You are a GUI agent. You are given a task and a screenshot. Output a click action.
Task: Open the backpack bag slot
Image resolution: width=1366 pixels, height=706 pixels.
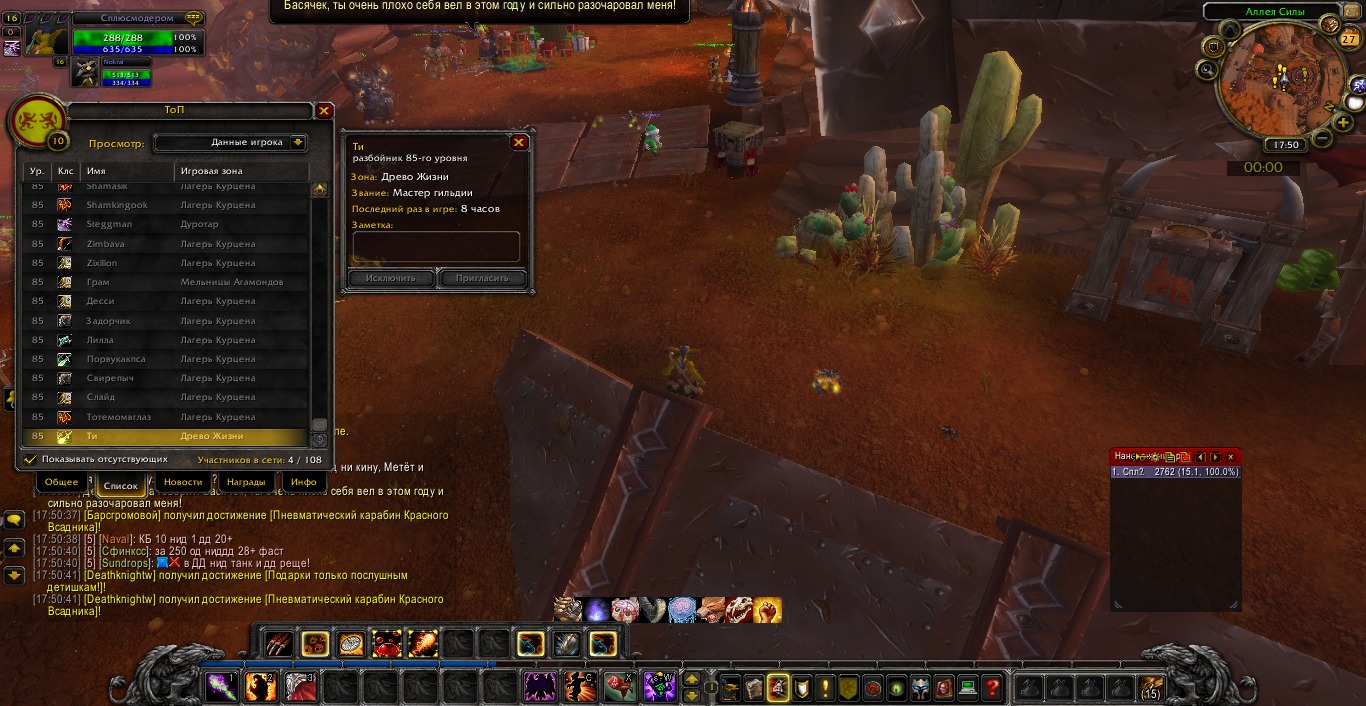tap(1150, 687)
